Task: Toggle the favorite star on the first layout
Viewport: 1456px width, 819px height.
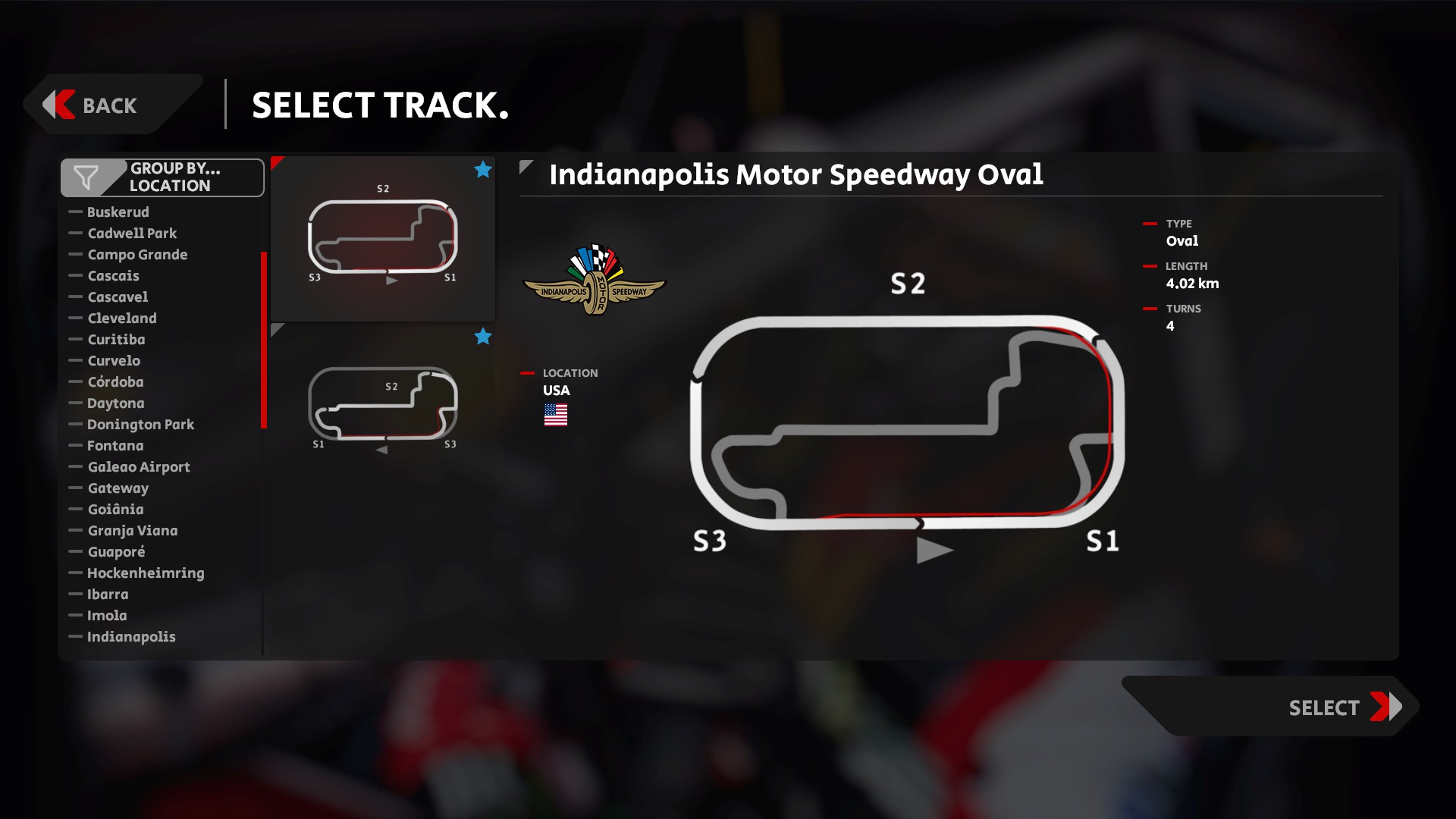Action: pyautogui.click(x=483, y=170)
